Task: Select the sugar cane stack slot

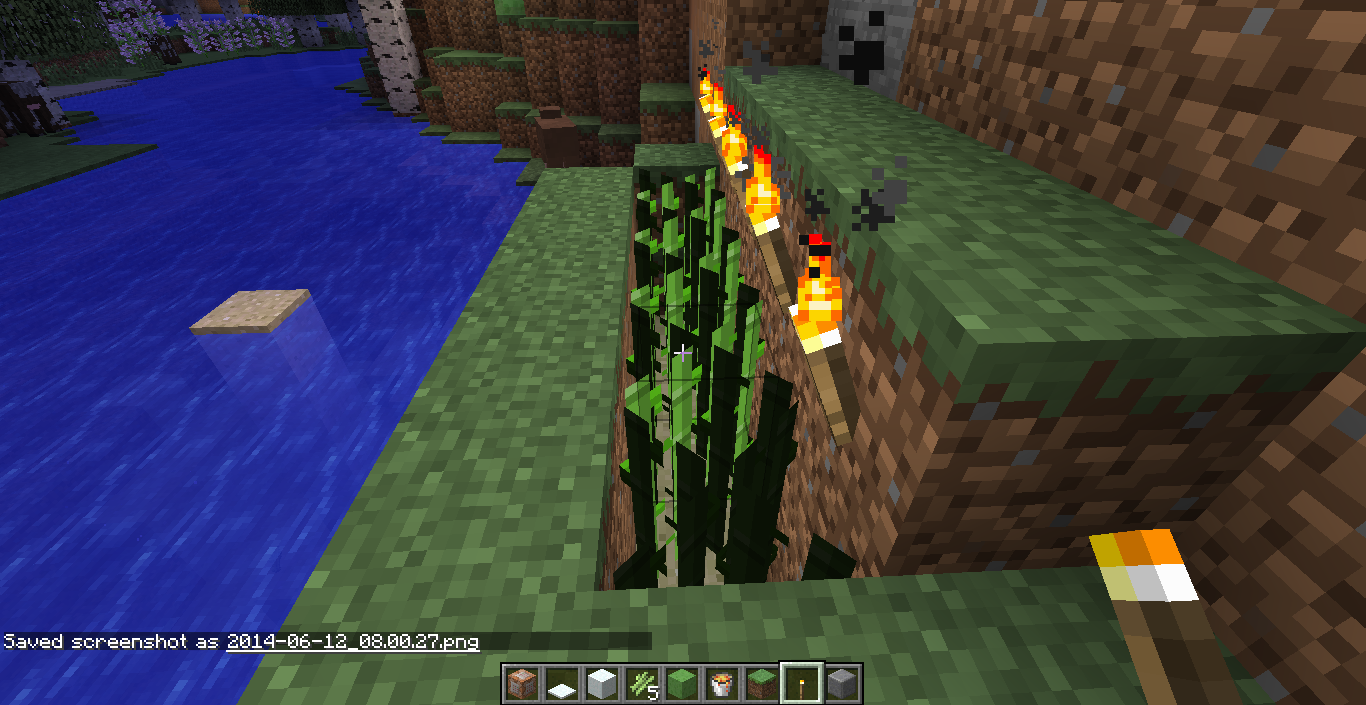Action: [641, 683]
